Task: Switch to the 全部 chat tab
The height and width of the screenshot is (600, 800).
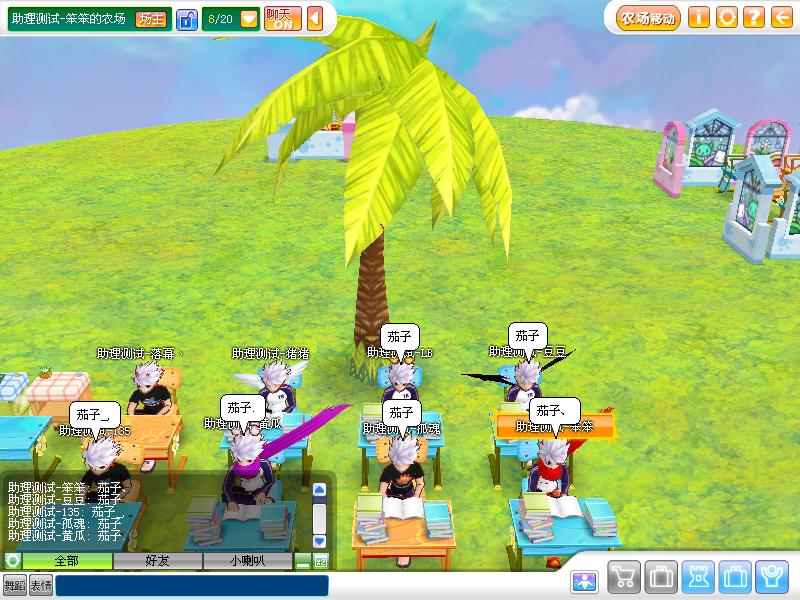Action: click(x=67, y=561)
